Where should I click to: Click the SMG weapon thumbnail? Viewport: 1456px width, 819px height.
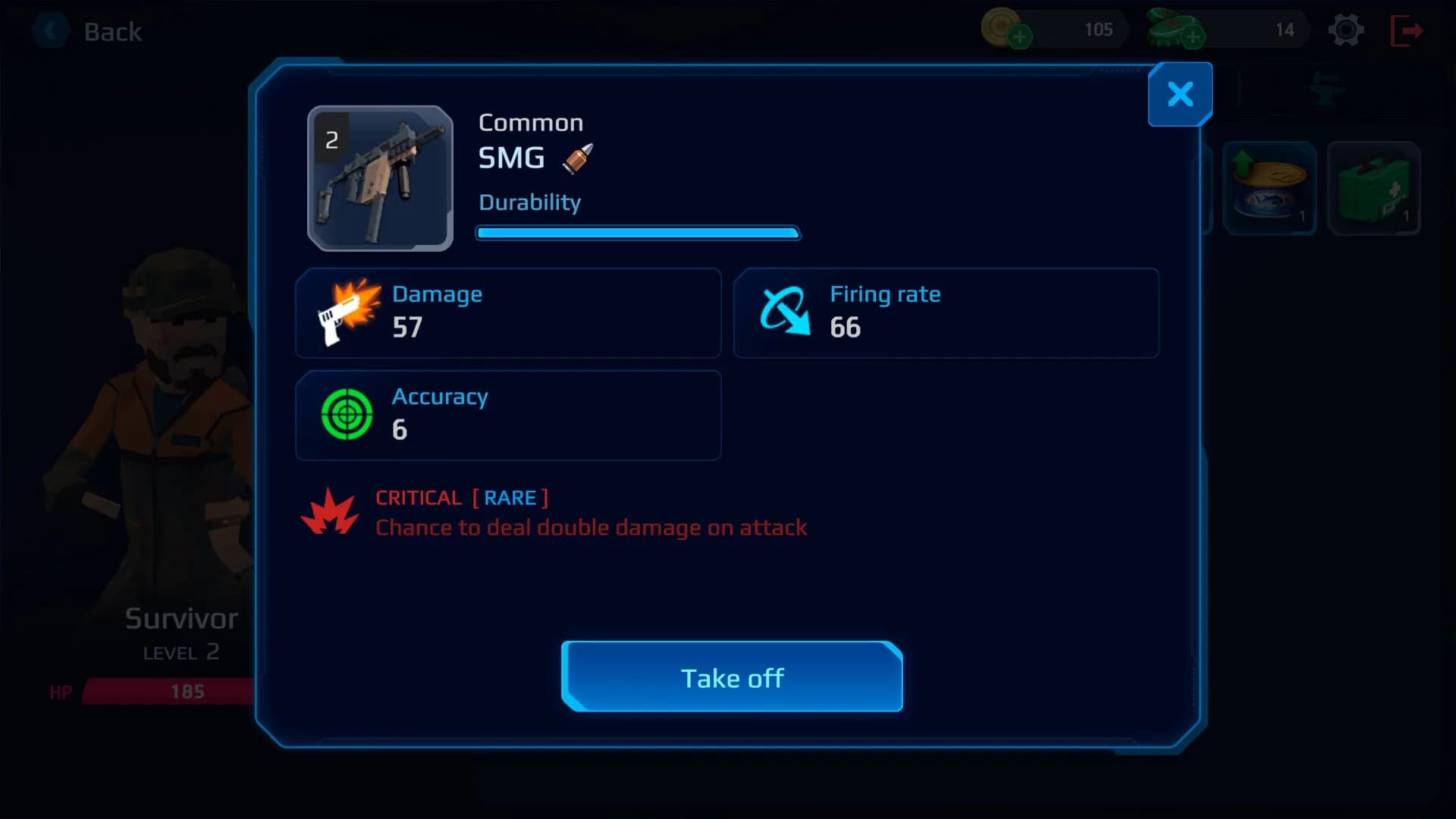tap(380, 178)
